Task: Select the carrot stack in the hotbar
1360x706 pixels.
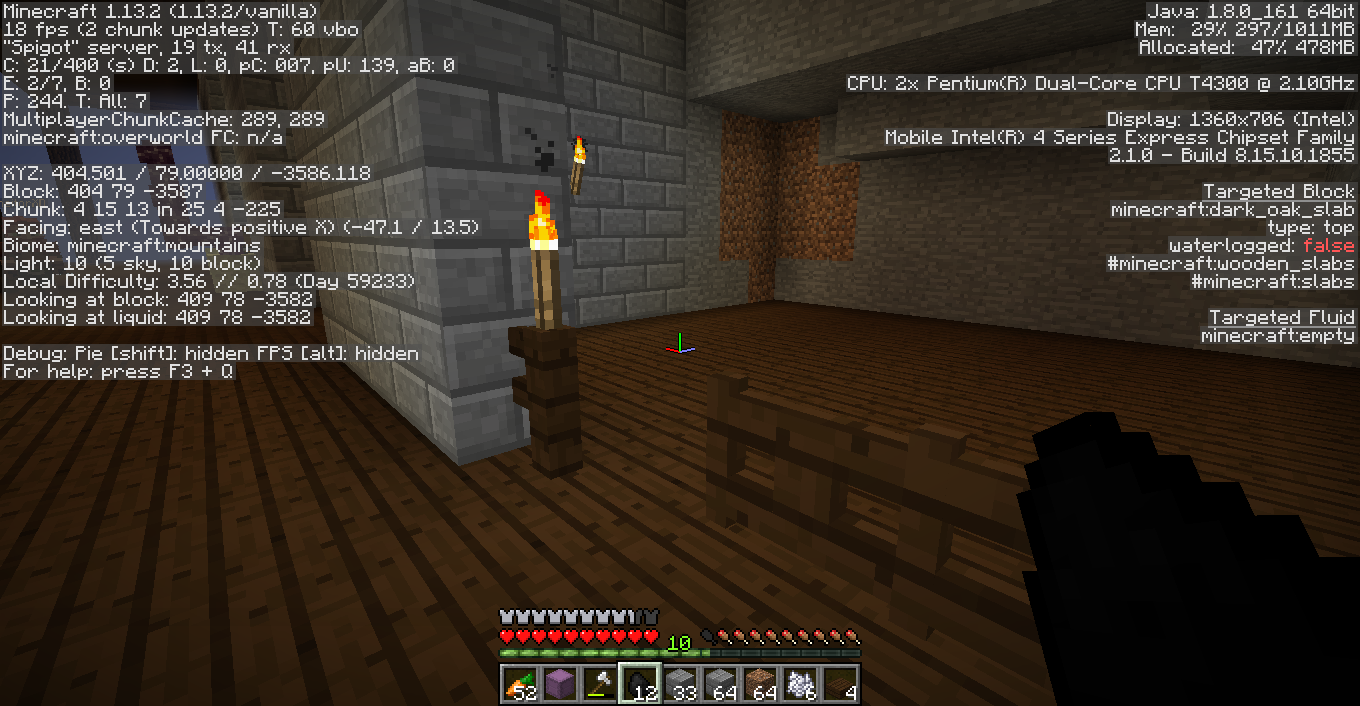Action: point(520,684)
